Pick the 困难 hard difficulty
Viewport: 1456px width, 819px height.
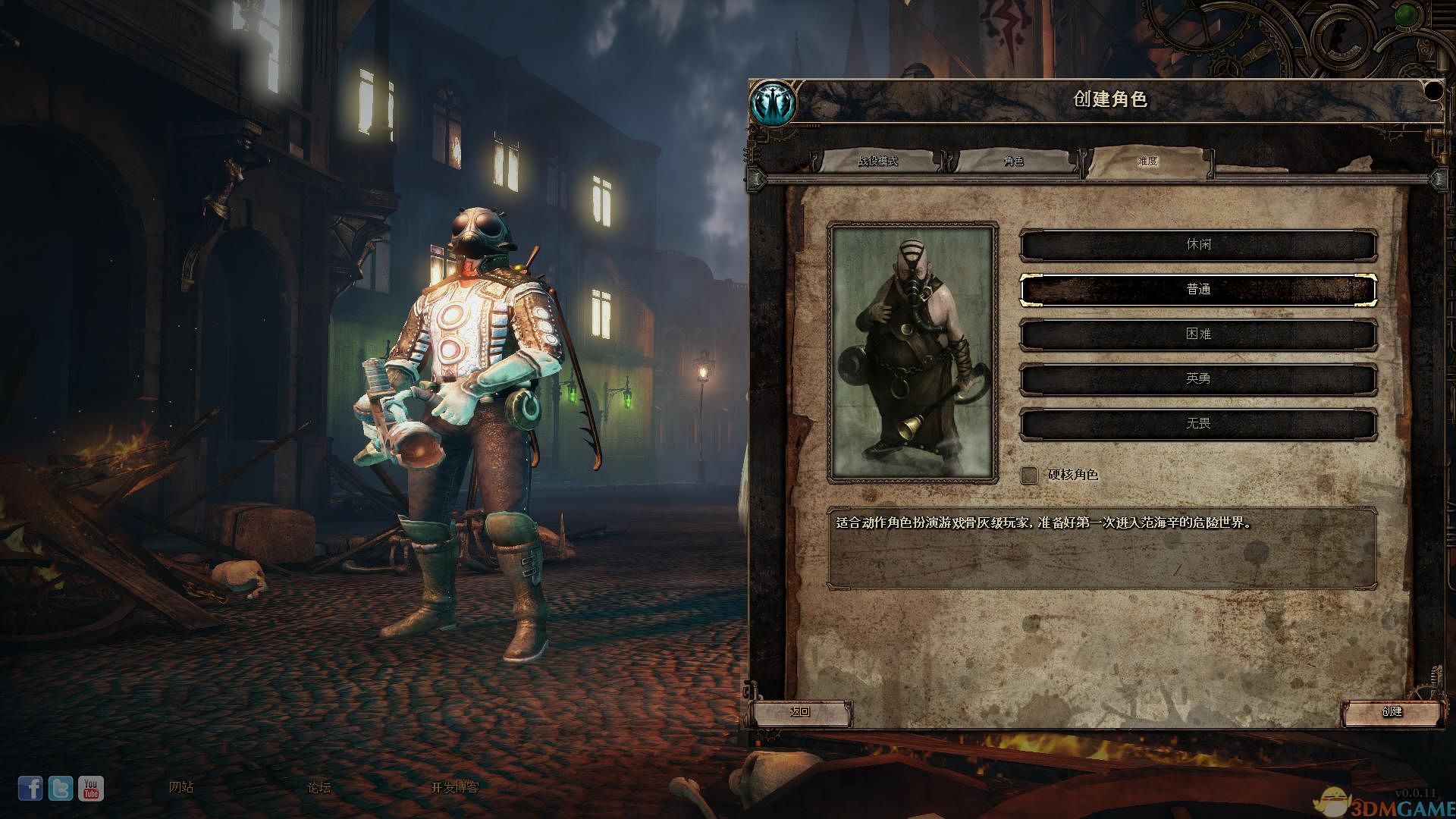point(1198,334)
